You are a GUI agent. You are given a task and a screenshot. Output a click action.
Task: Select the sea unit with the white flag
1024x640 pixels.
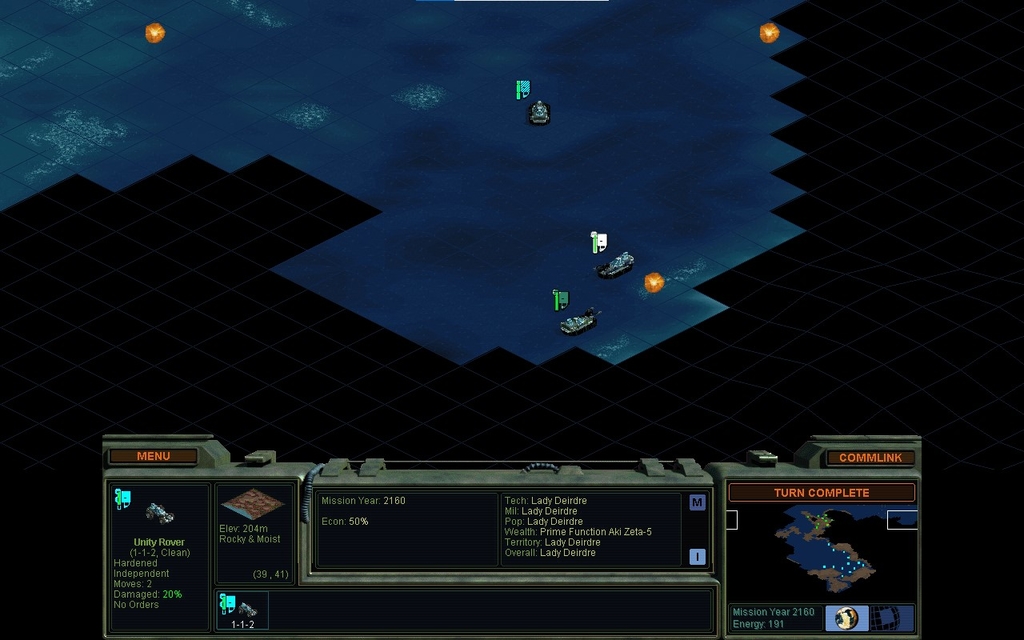coord(615,265)
